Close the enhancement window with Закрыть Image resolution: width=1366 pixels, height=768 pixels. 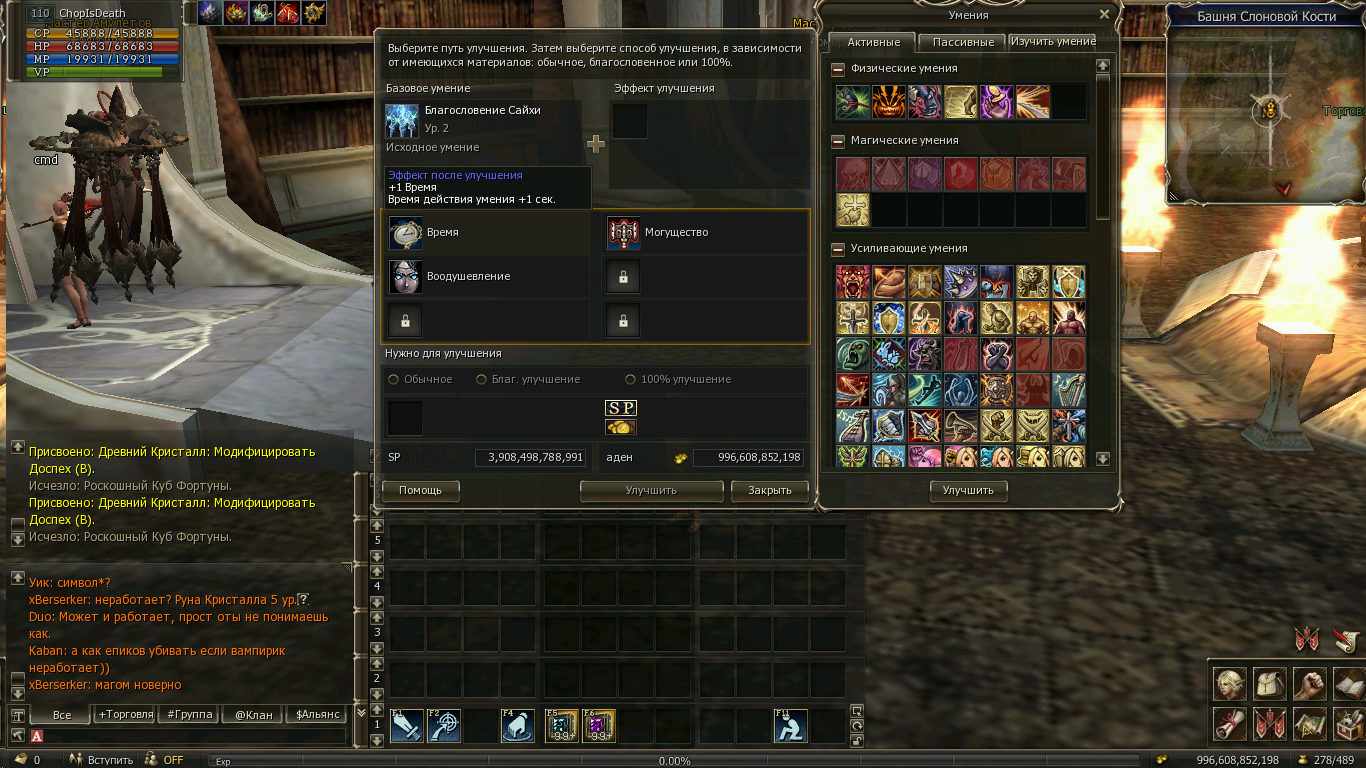coord(769,490)
